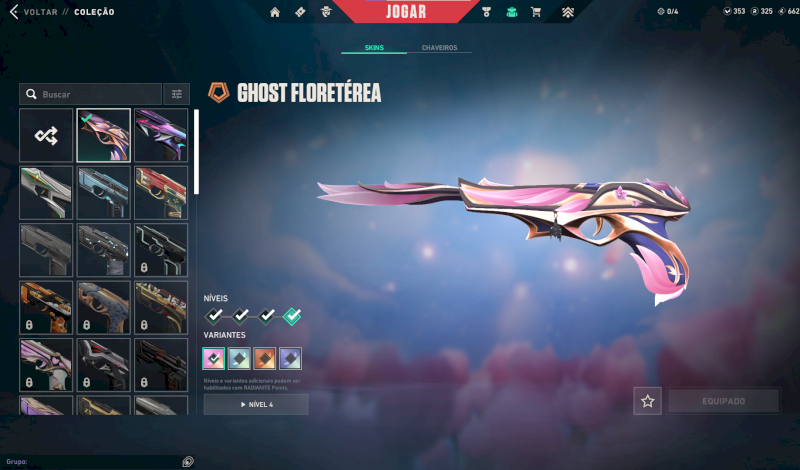Apply the orange variant swatch
800x470 pixels.
coord(265,358)
